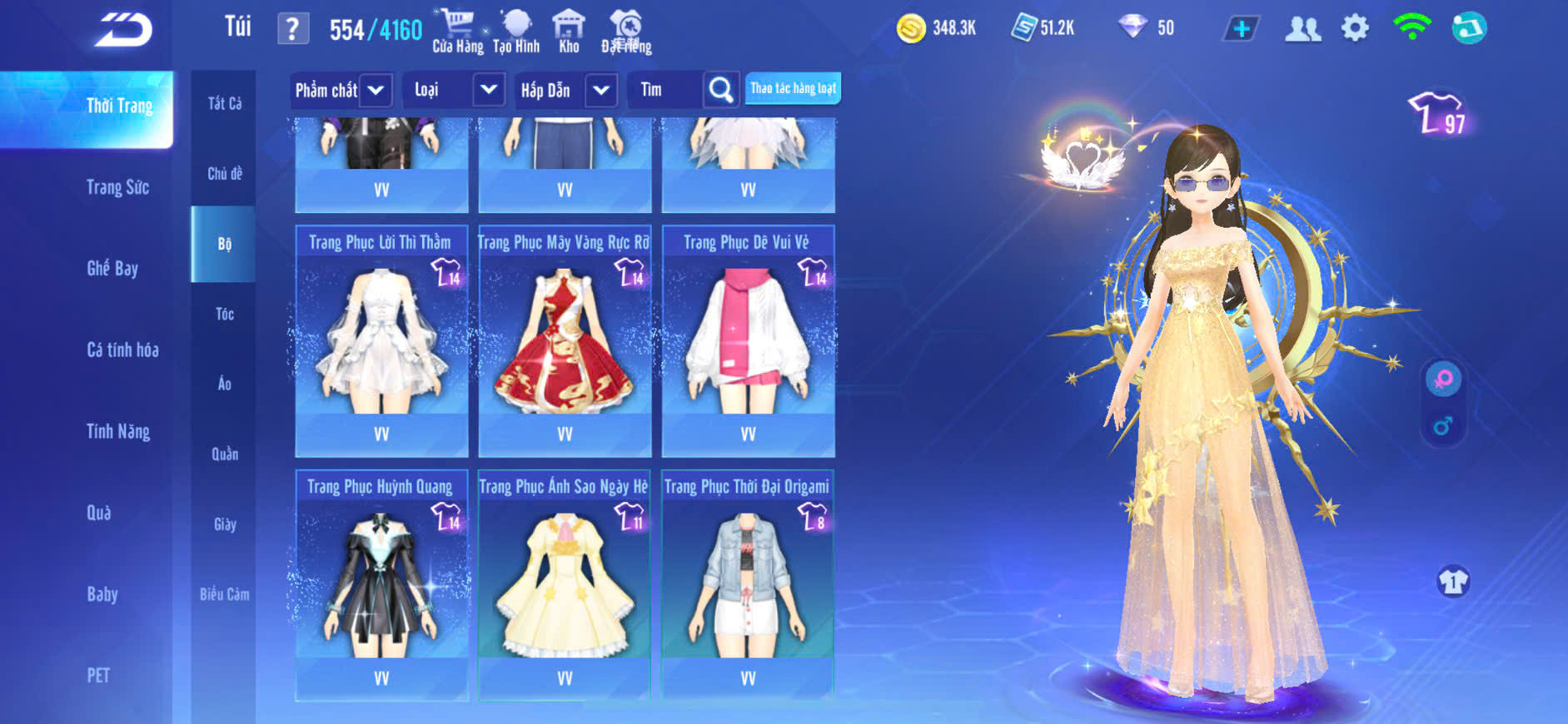Go back with the arrow button
The height and width of the screenshot is (724, 1568).
click(x=123, y=30)
